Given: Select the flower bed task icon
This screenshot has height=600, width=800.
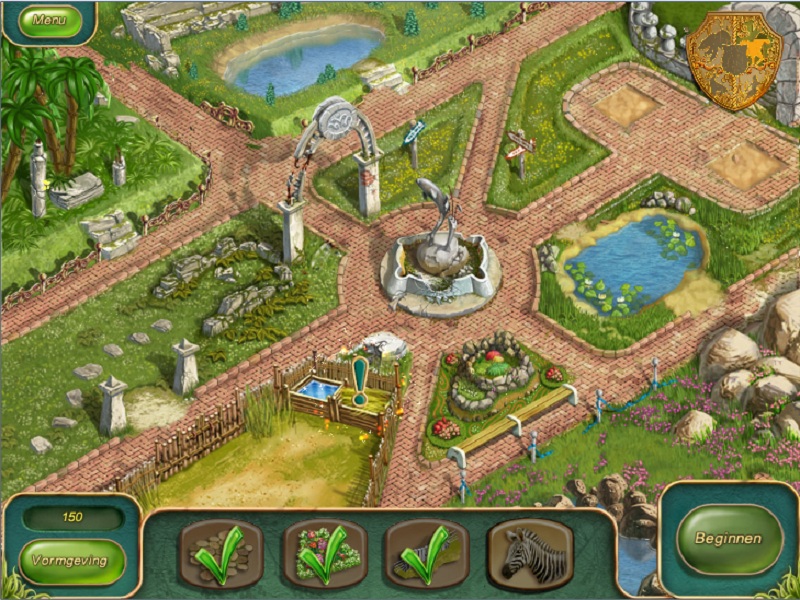Looking at the screenshot, I should [325, 553].
